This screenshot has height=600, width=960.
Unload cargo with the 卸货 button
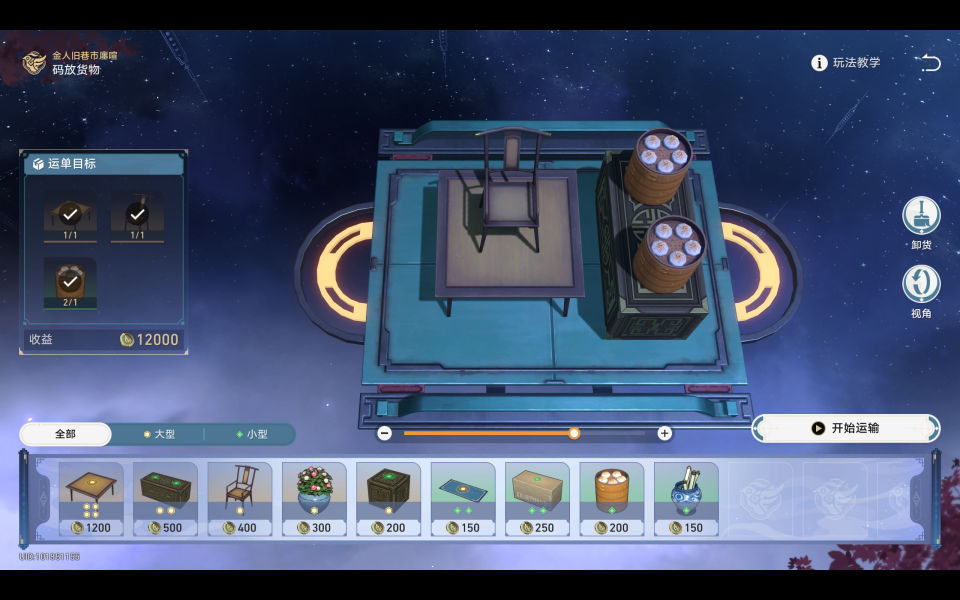(x=921, y=217)
